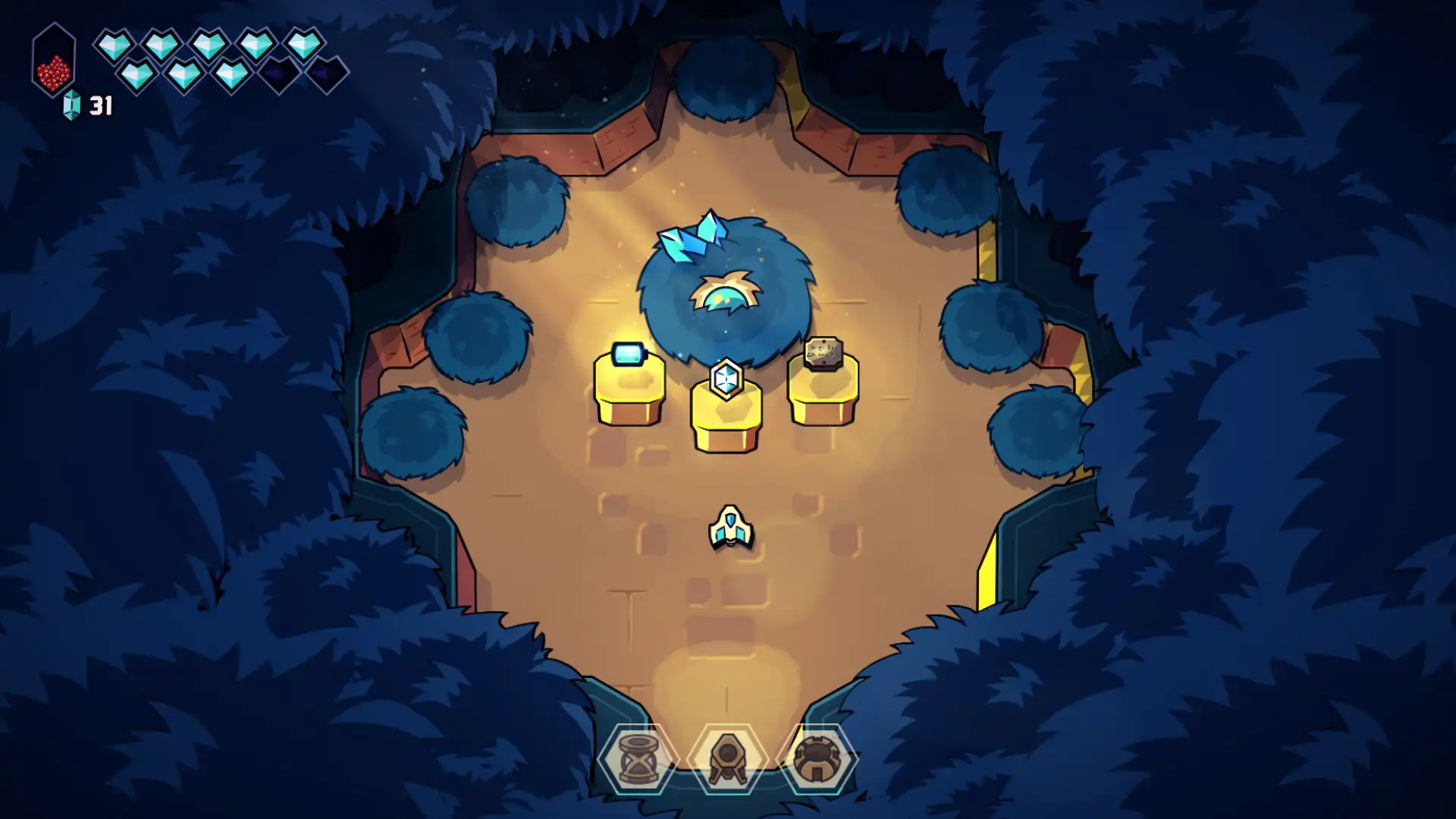Click the blue crystal currency icon beside 31
Image resolution: width=1456 pixels, height=819 pixels.
tap(72, 106)
